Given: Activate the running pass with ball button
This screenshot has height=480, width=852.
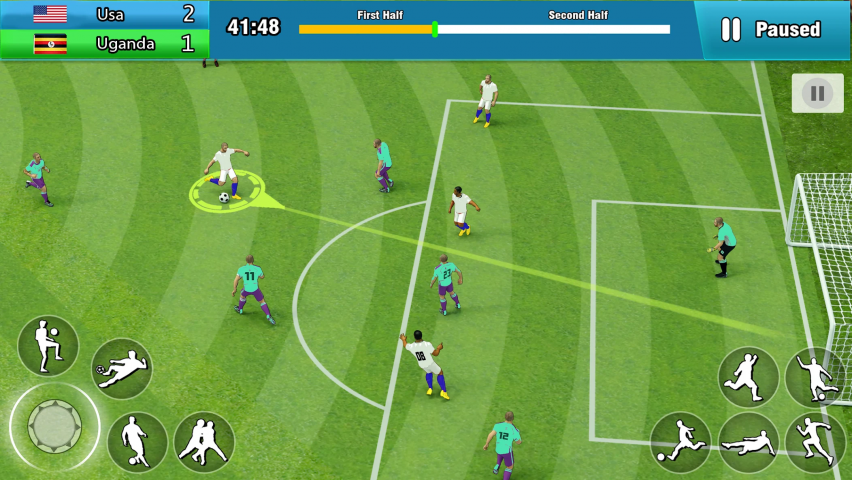Looking at the screenshot, I should 681,442.
